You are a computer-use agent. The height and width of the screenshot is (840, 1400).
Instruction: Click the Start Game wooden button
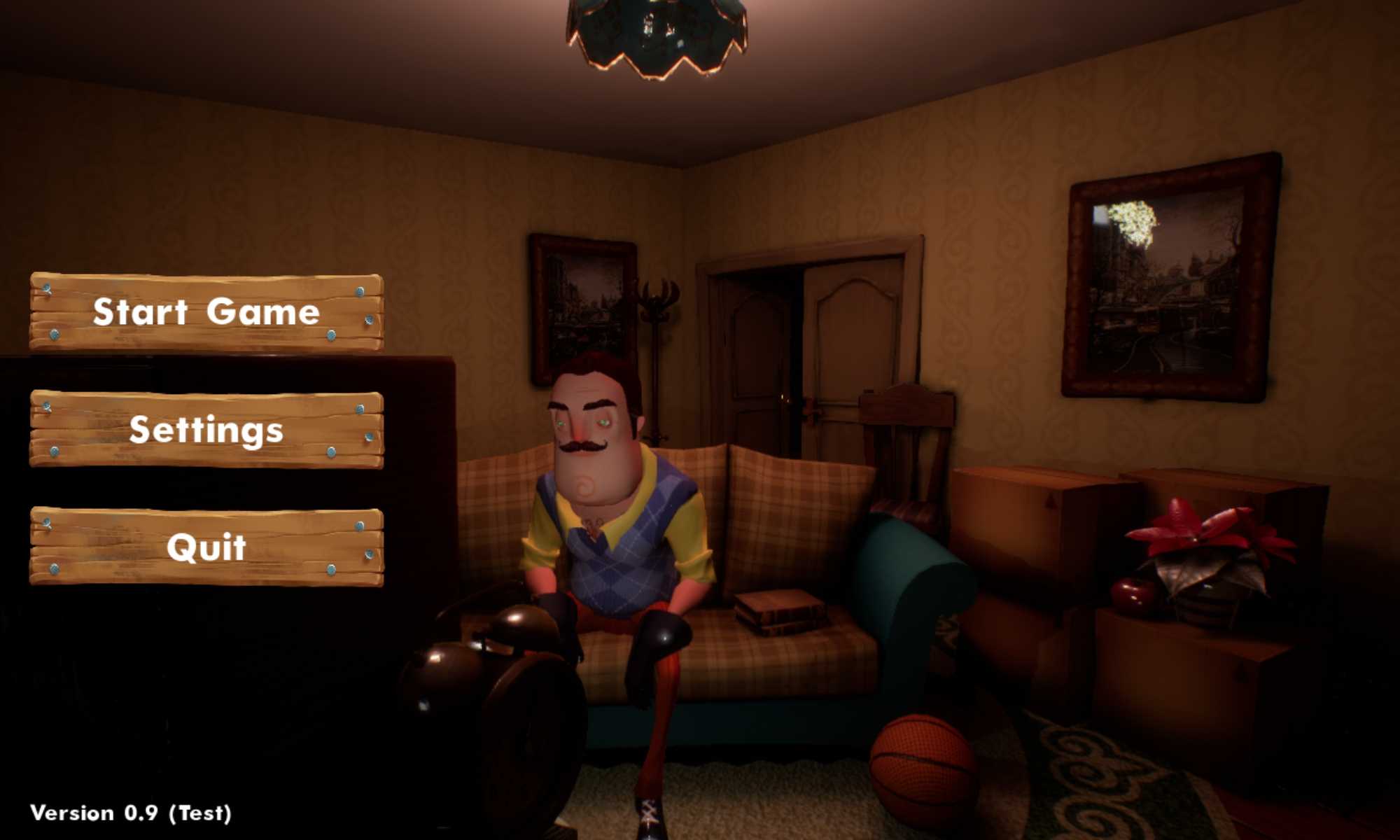click(206, 312)
